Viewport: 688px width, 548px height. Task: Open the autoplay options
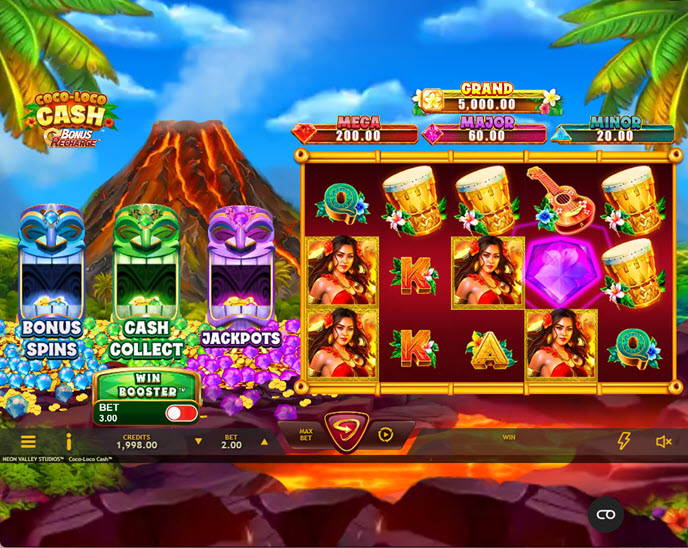tap(386, 435)
